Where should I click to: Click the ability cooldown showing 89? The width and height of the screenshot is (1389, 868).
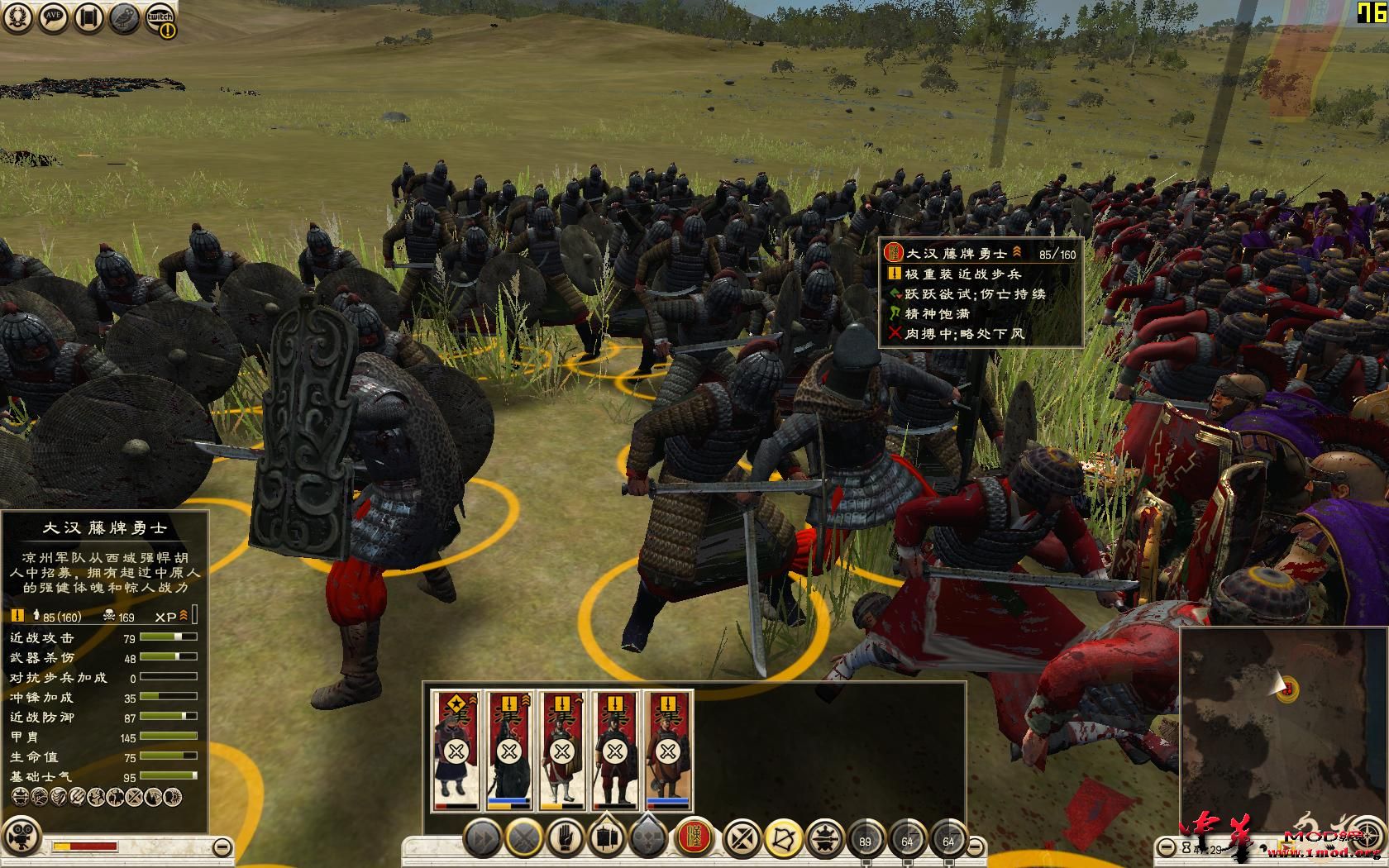click(866, 840)
